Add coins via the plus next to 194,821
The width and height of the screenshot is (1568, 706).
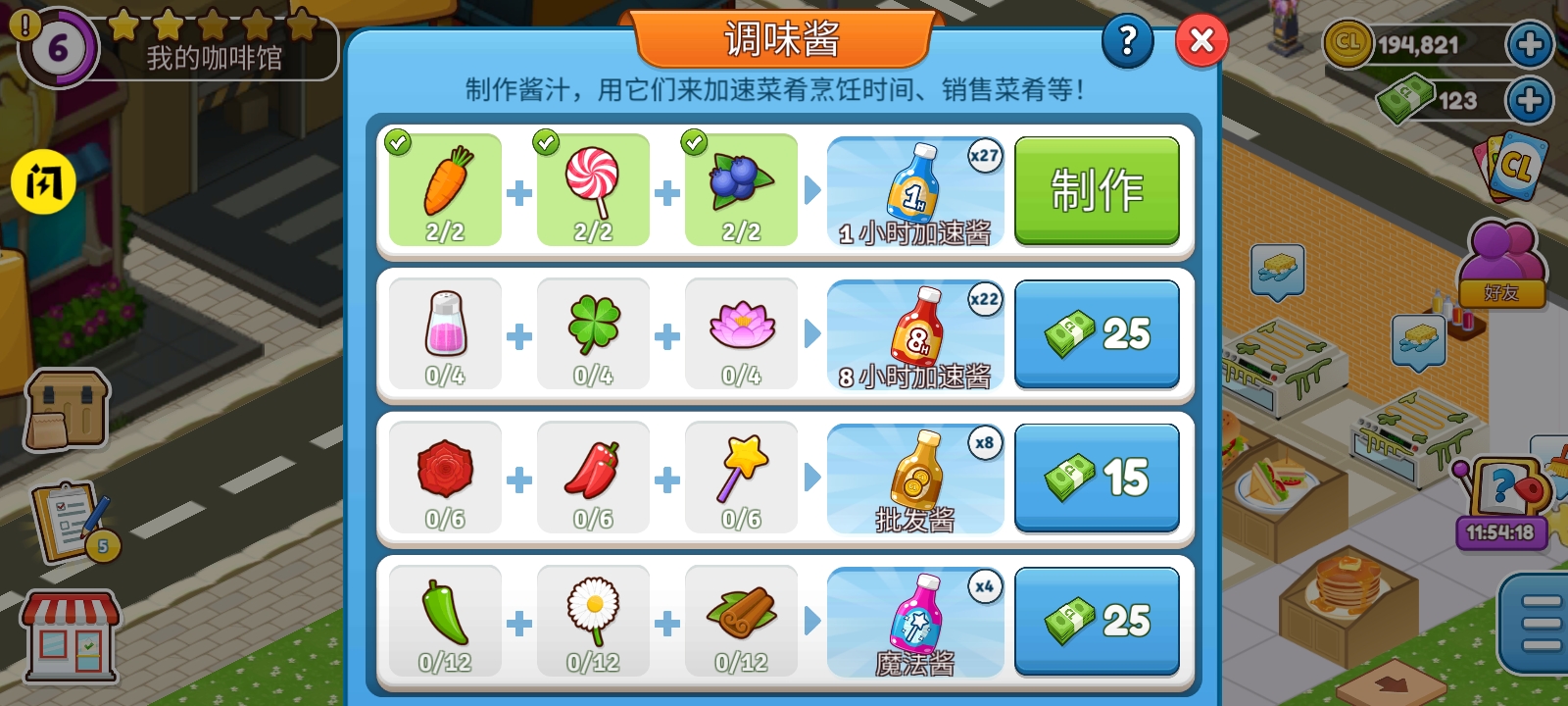(1531, 46)
